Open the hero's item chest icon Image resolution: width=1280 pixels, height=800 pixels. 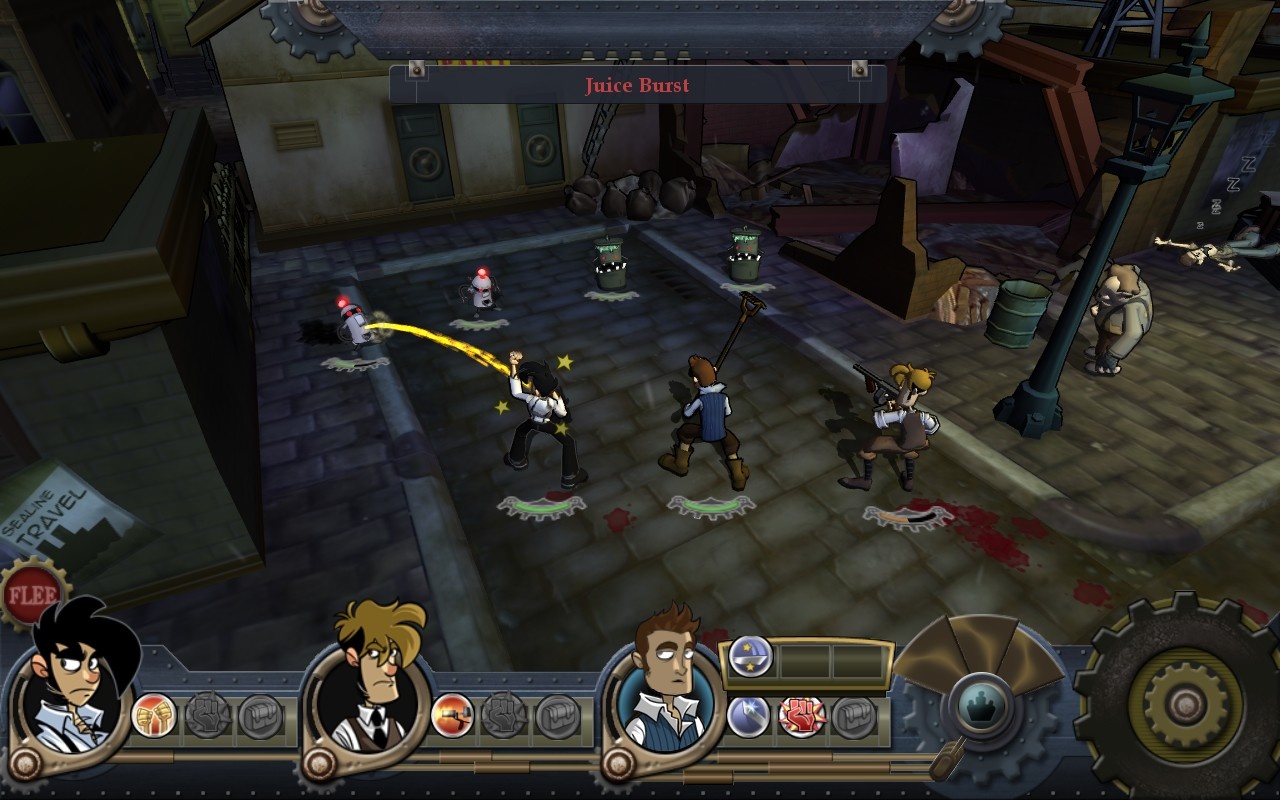854,716
